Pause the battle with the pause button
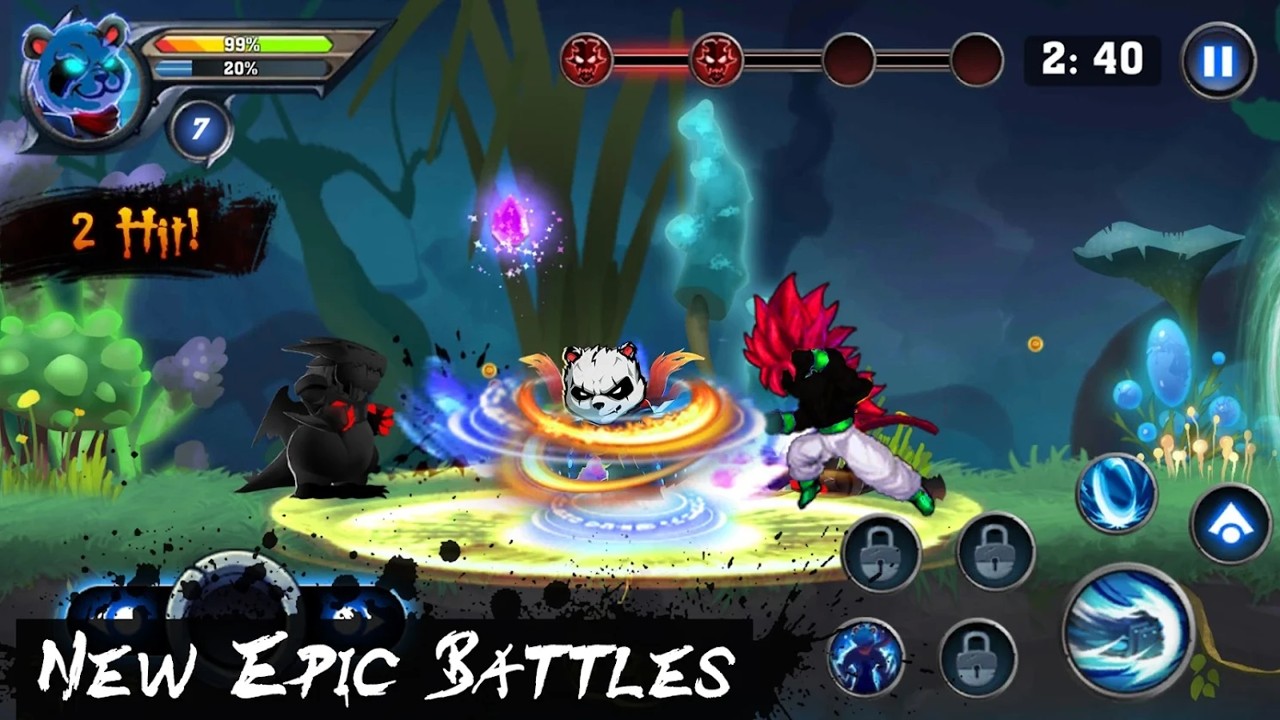The width and height of the screenshot is (1280, 720). click(1218, 62)
